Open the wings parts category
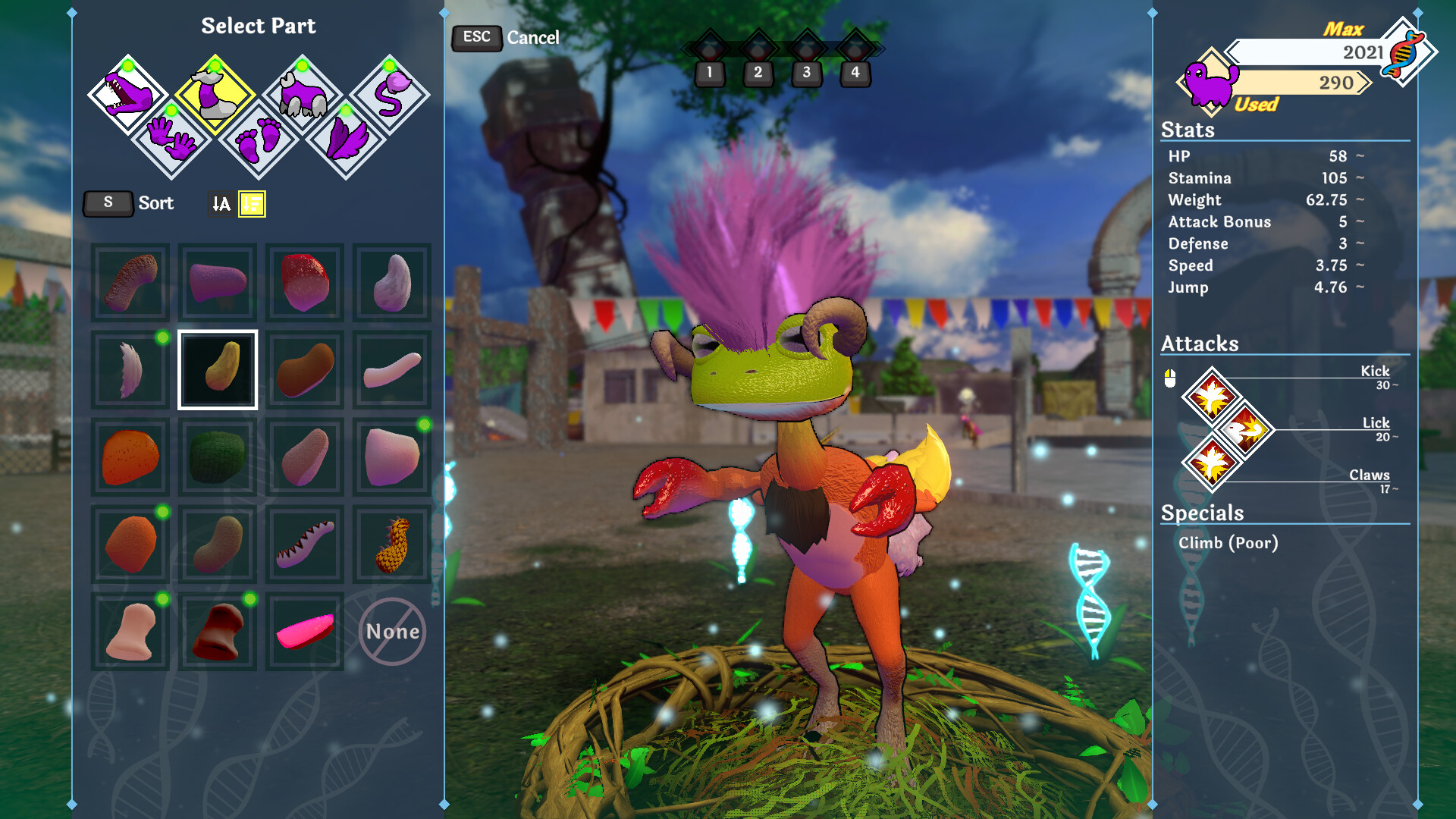 pyautogui.click(x=346, y=138)
